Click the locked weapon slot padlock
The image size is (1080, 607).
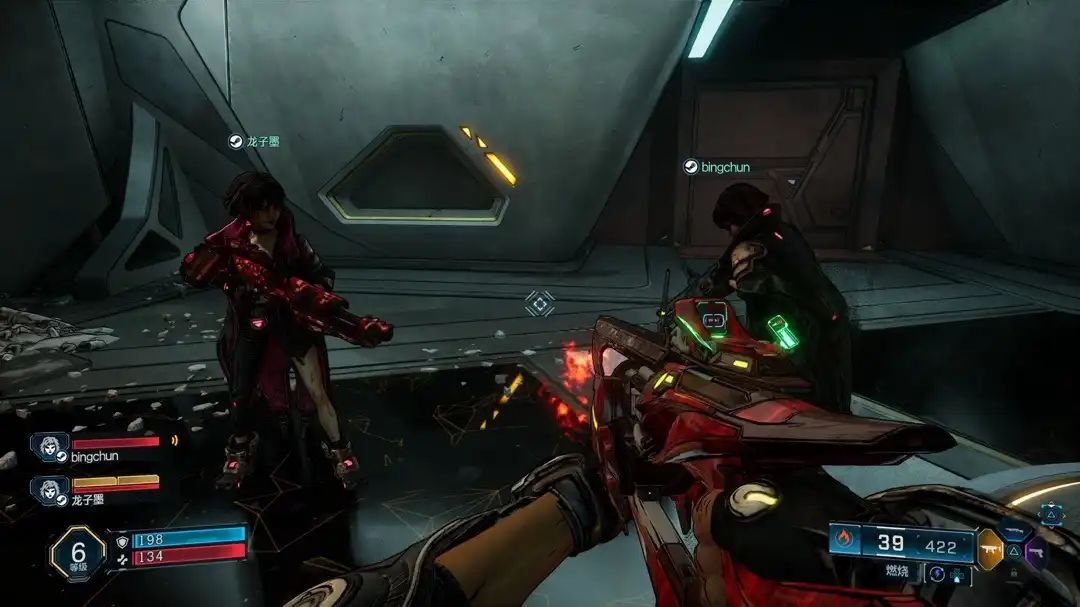click(x=1014, y=573)
